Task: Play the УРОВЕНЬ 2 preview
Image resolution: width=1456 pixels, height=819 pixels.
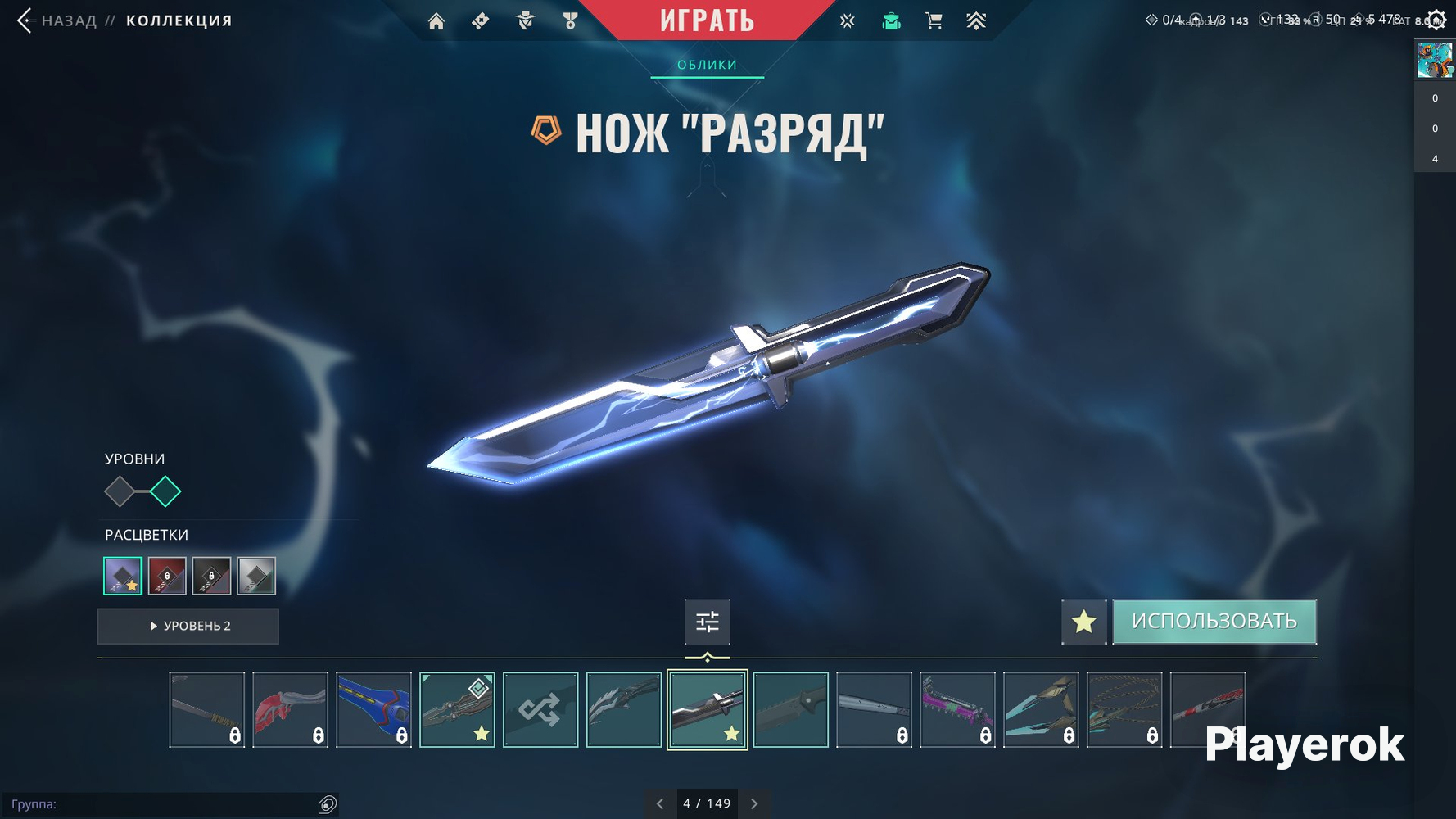Action: point(188,626)
